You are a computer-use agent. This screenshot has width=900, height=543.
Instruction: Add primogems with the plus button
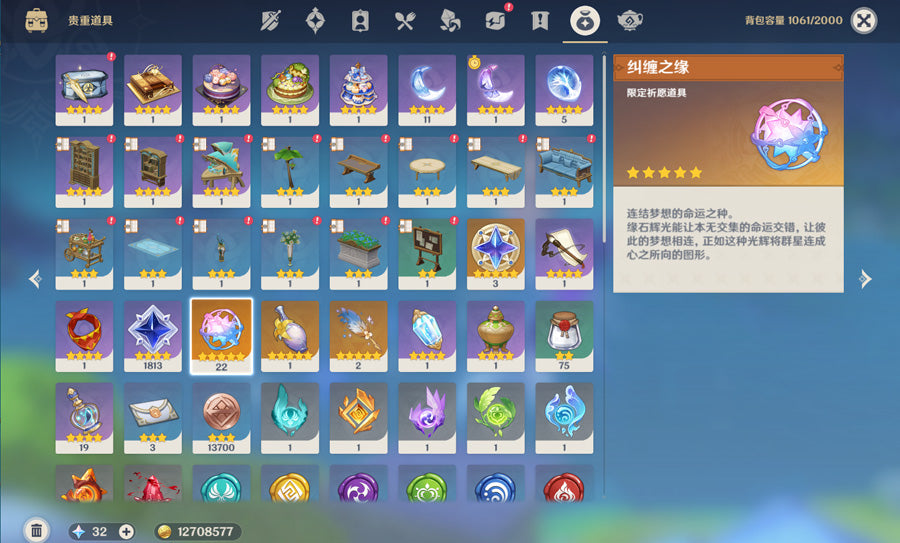coord(126,531)
